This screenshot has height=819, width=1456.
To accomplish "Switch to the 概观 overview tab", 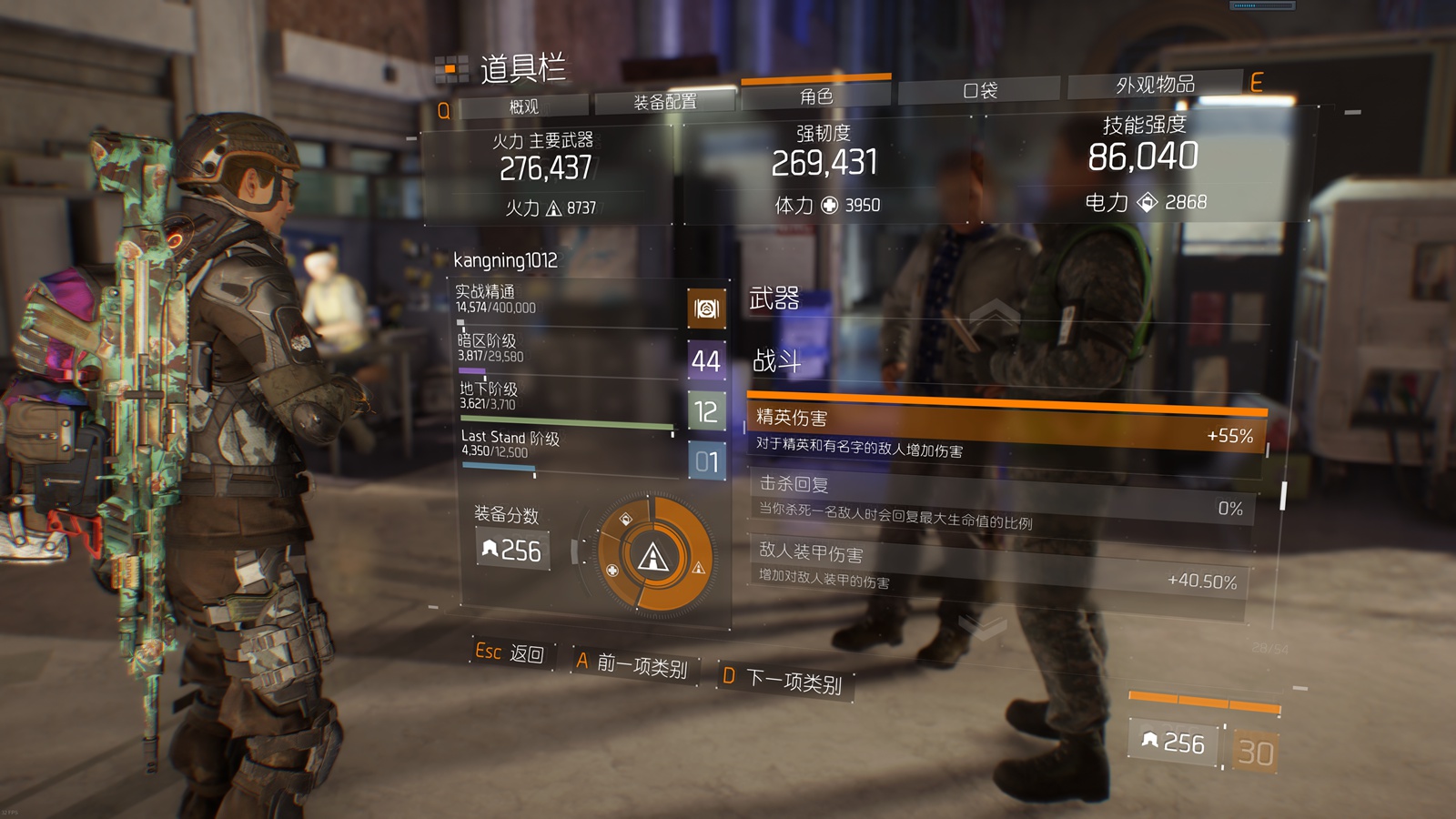I will (x=524, y=107).
